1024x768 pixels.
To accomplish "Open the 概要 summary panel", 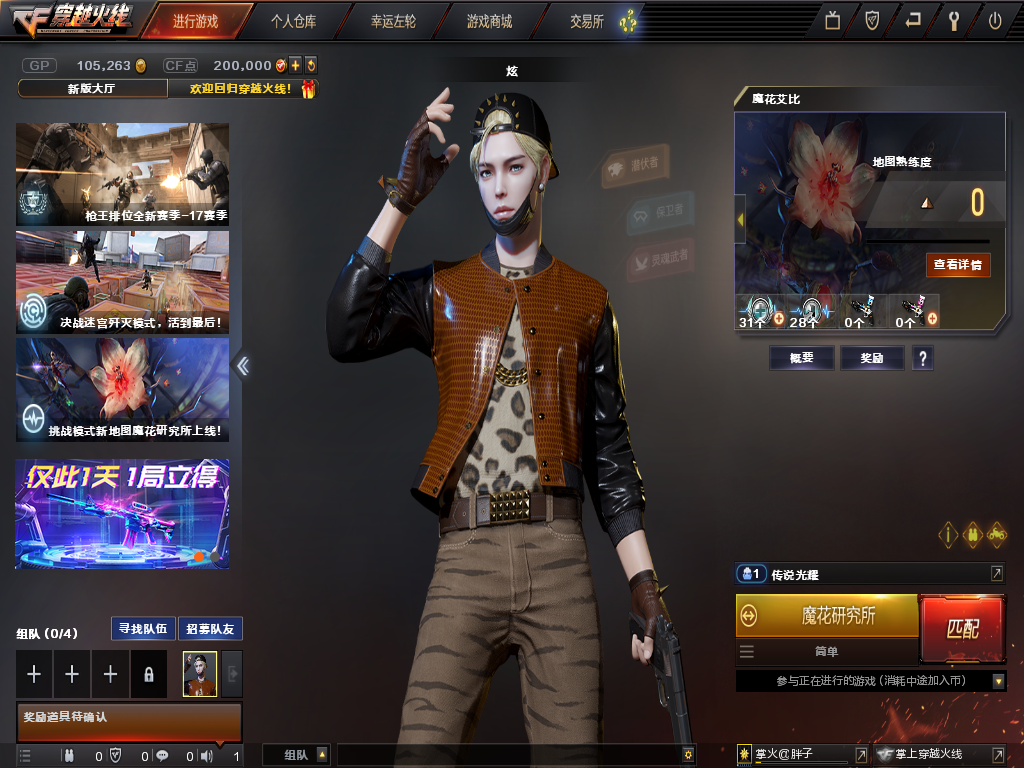I will click(801, 358).
